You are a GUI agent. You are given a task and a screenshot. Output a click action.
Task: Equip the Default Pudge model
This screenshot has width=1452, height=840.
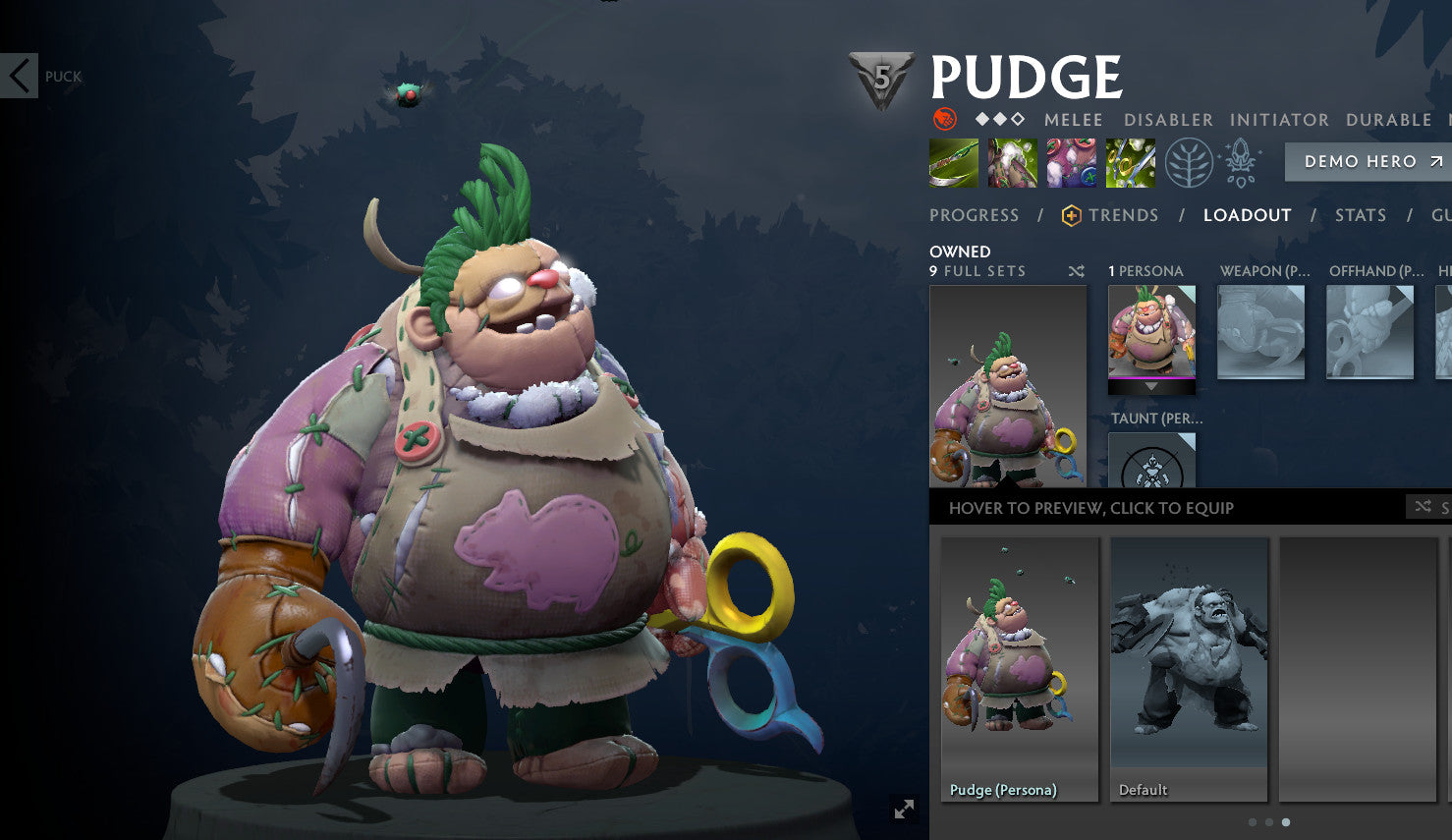point(1189,668)
